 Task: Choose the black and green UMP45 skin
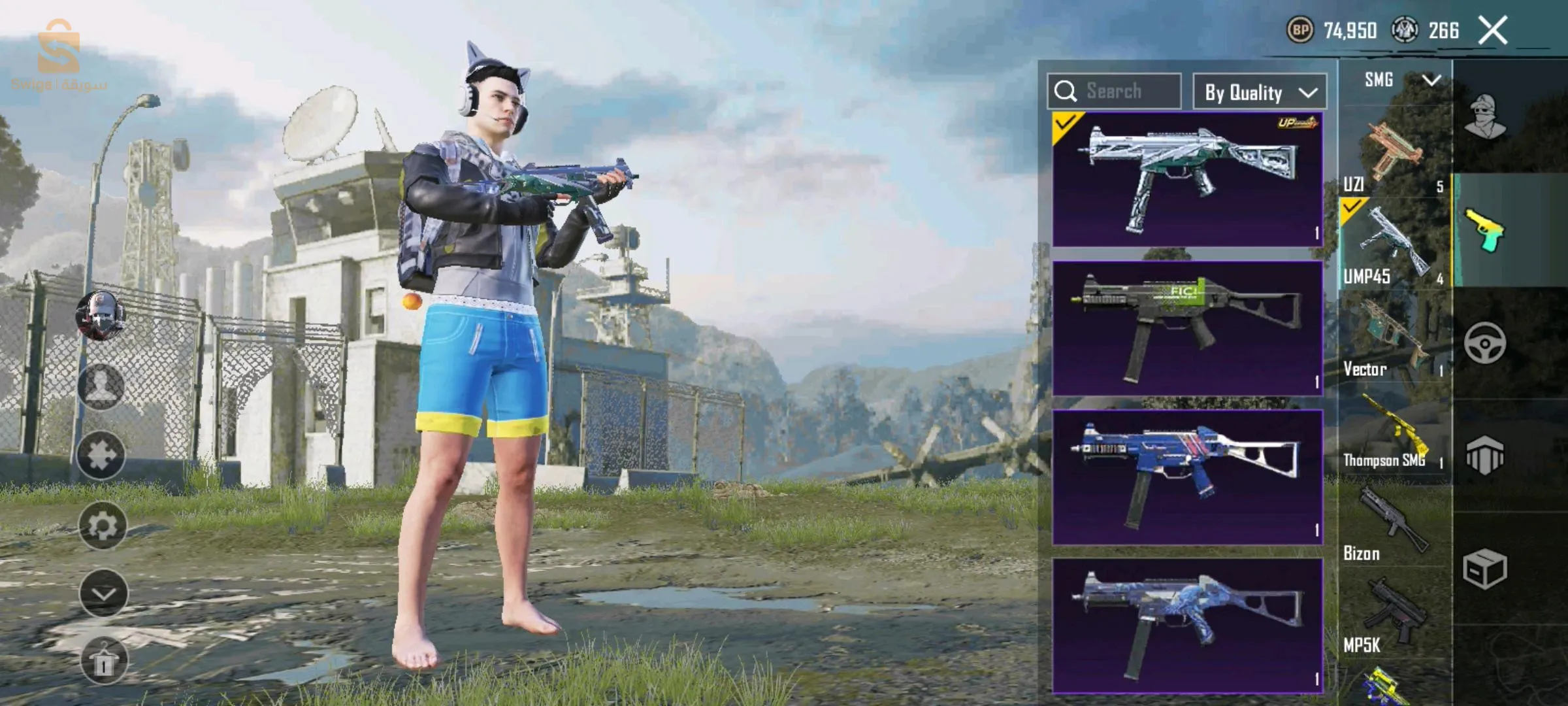click(x=1187, y=328)
